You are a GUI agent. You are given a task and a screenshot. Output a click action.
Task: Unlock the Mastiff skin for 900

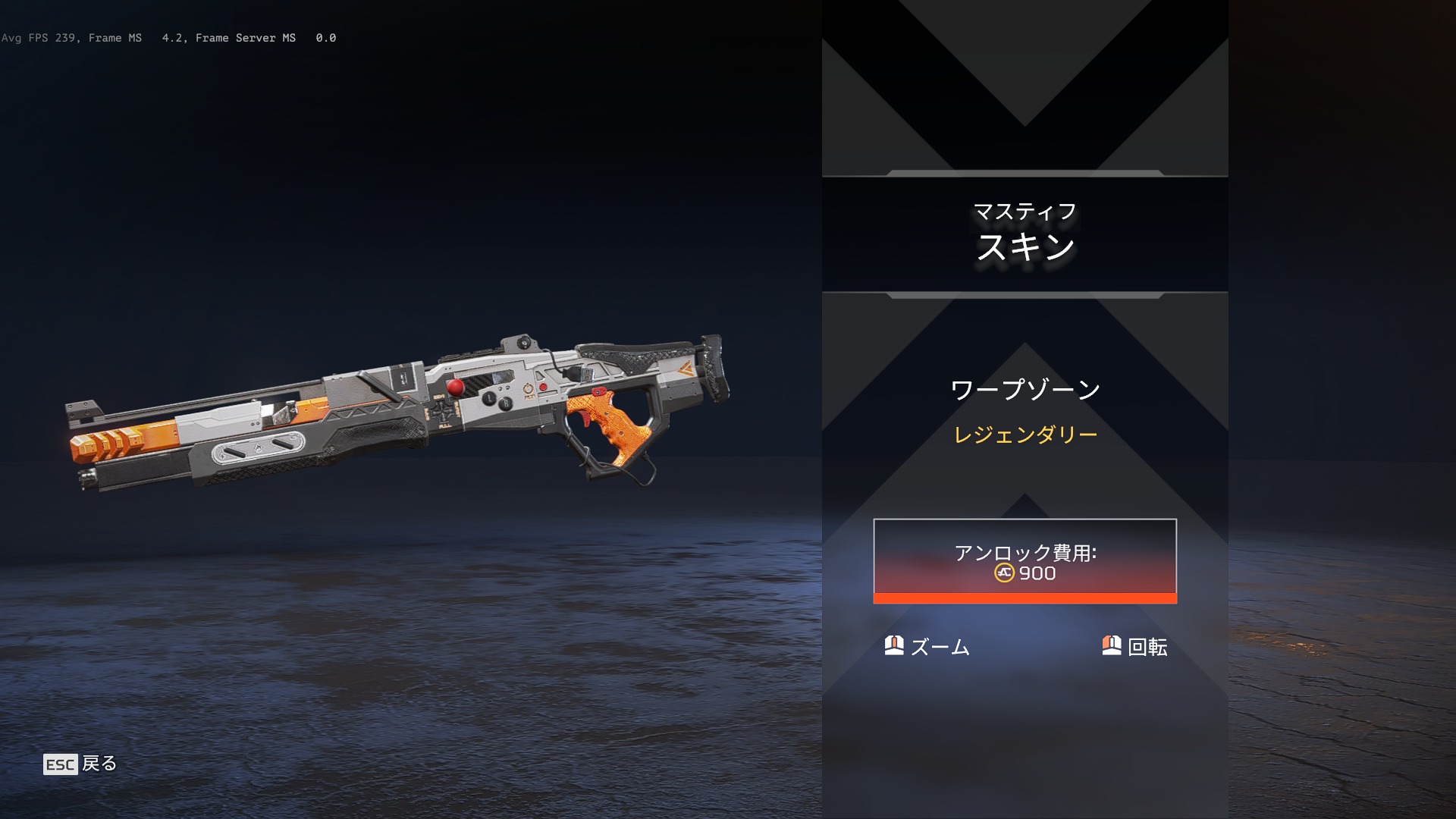1025,561
